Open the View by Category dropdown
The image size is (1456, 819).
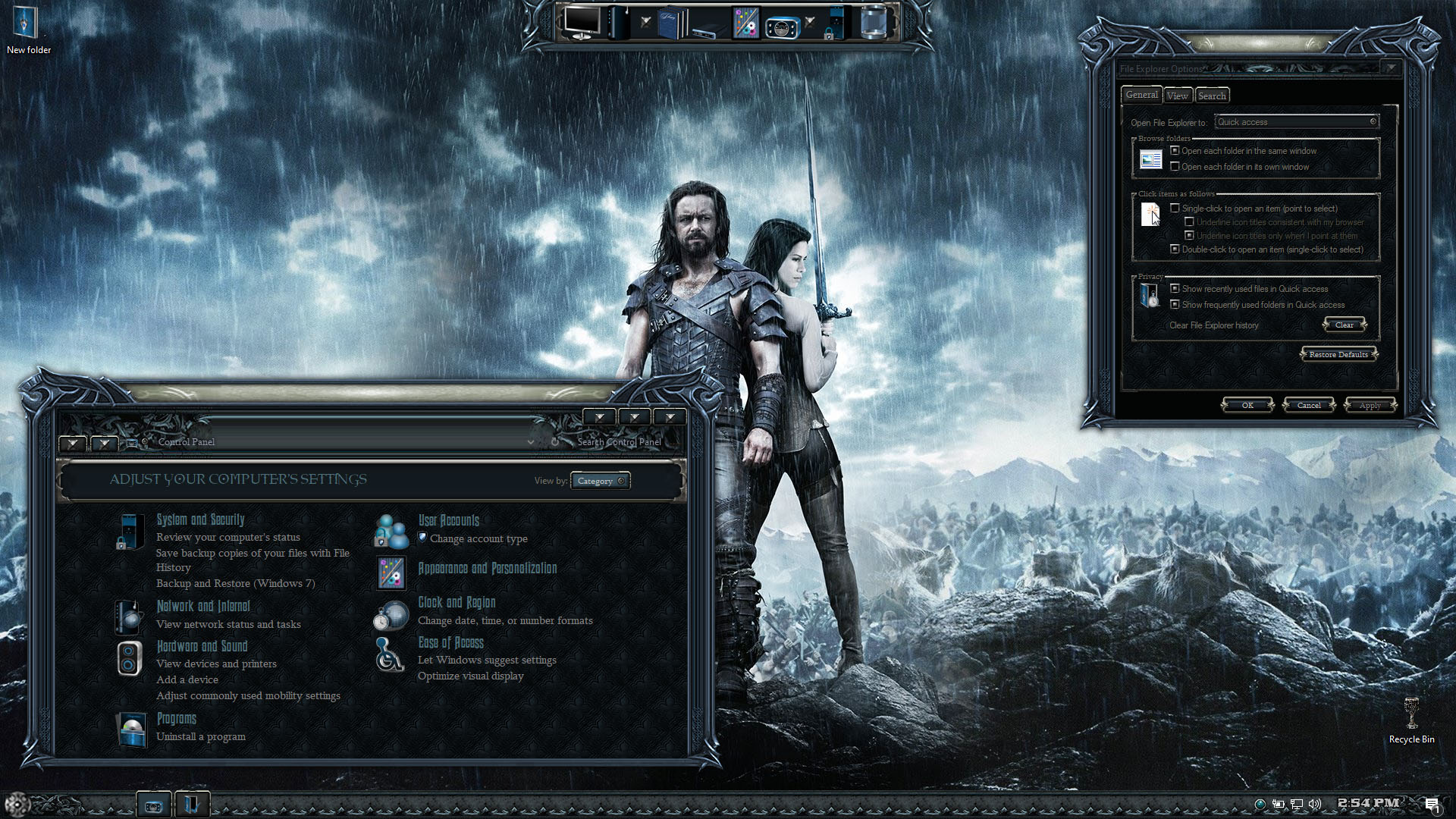(x=600, y=481)
